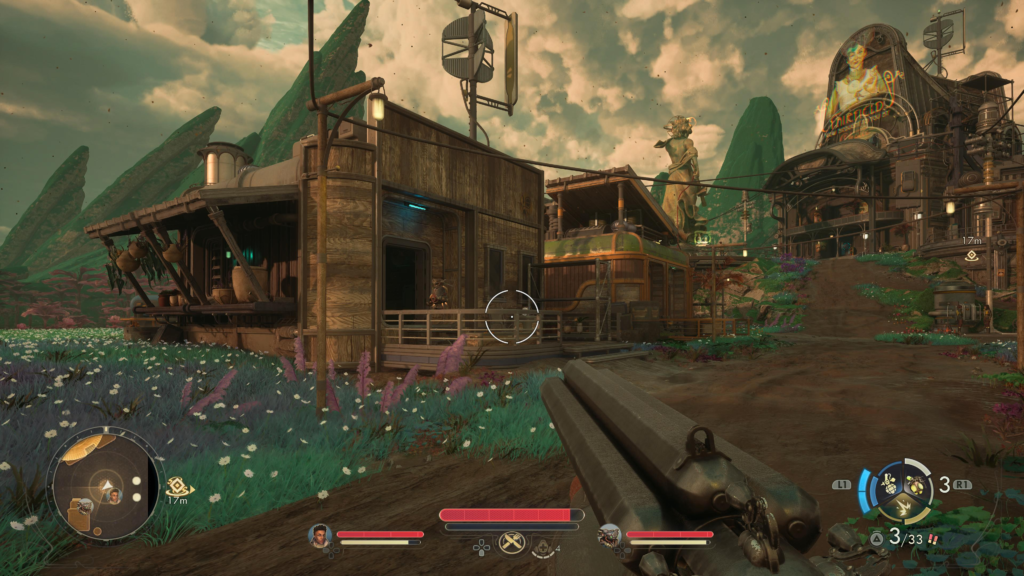
Task: Click the floating 17m objective waypoint
Action: coord(971,256)
